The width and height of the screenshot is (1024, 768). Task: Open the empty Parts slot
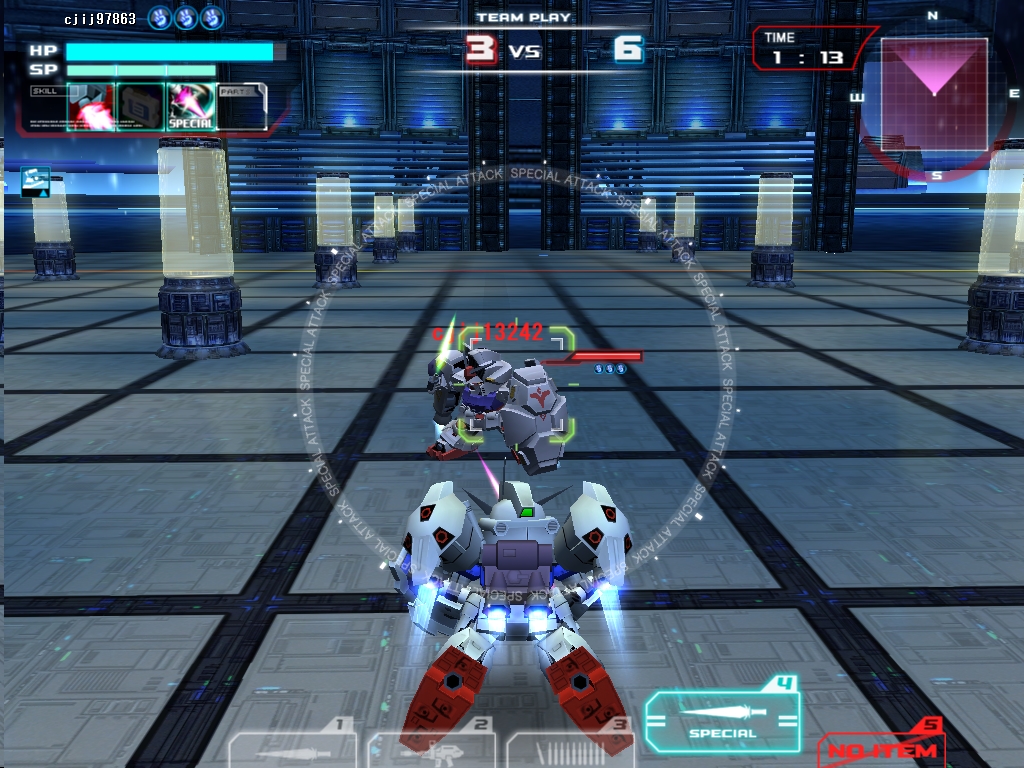tap(241, 106)
